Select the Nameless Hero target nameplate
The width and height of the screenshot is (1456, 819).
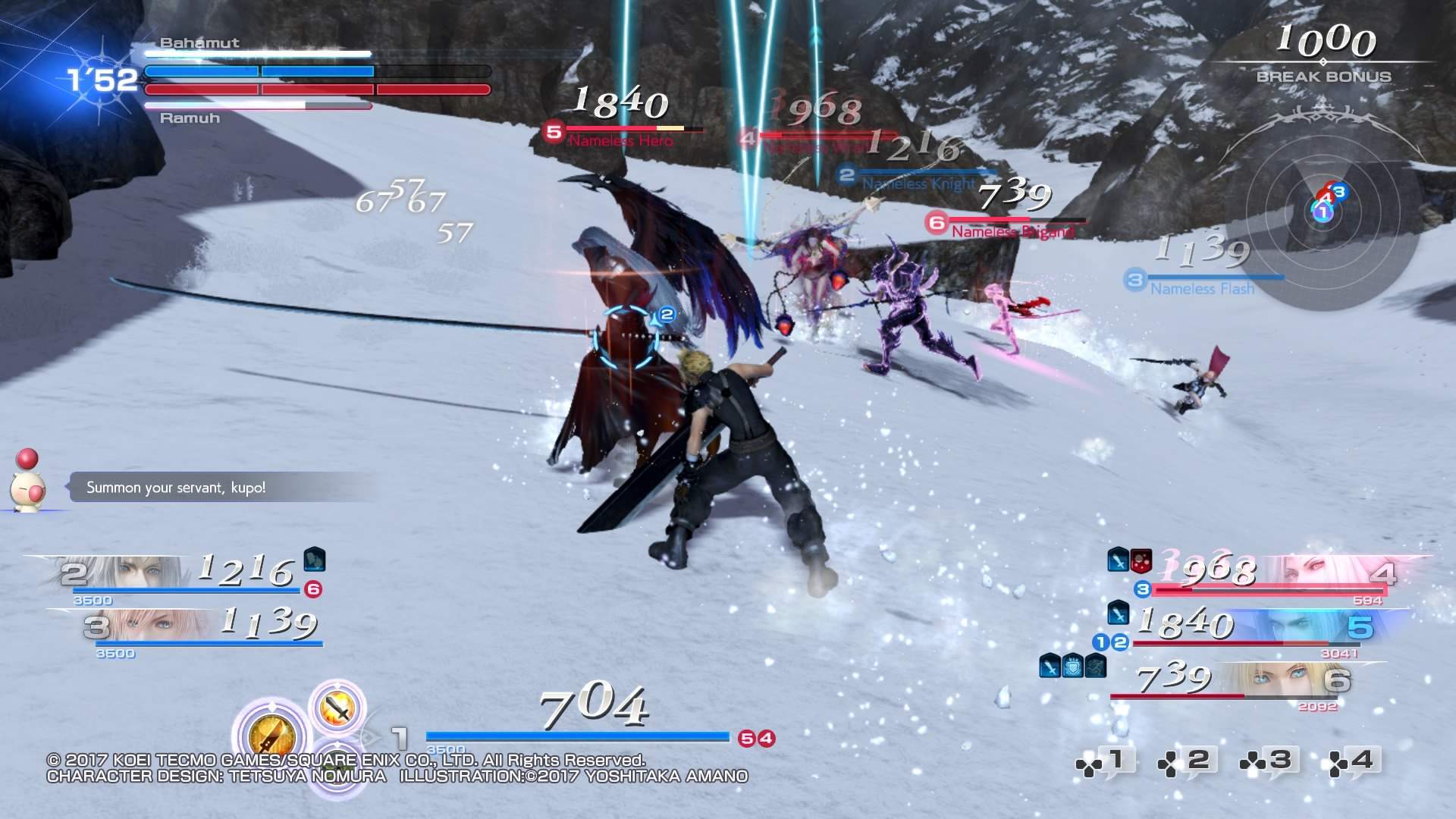click(x=620, y=141)
